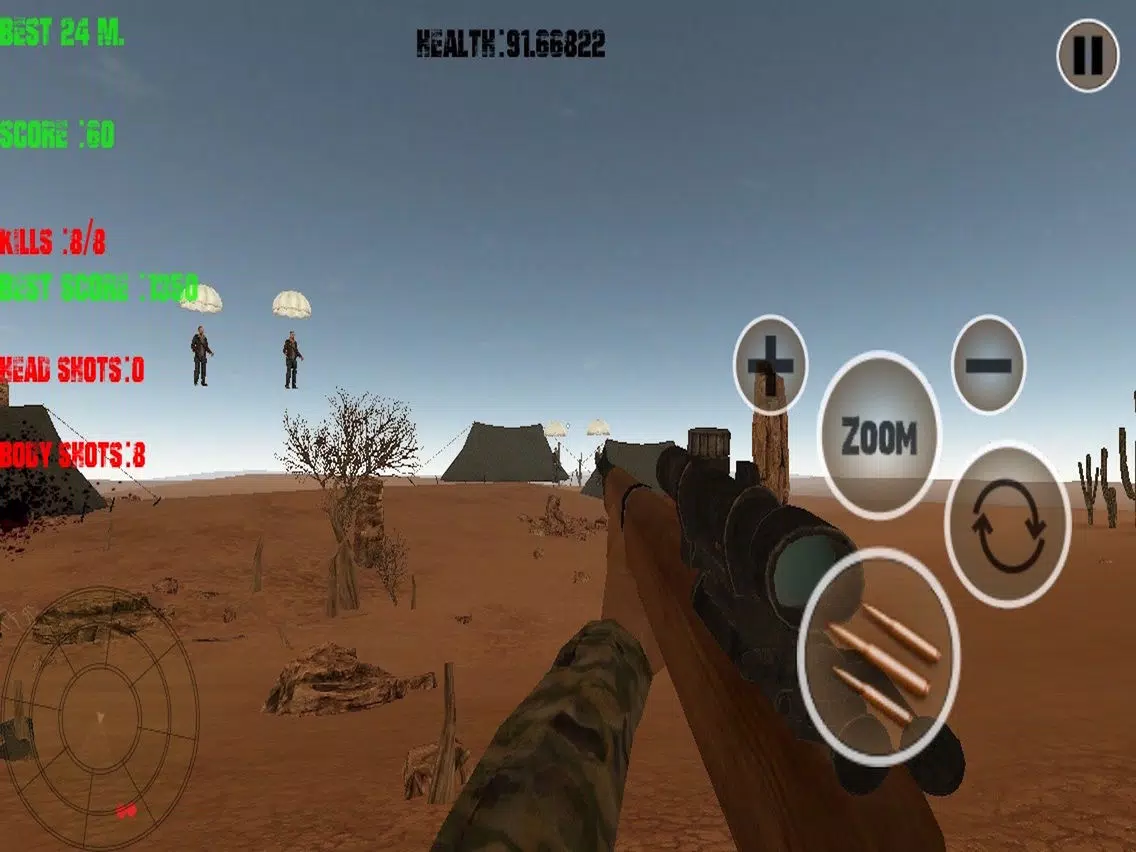Activate the ZOOM scope button

(879, 436)
